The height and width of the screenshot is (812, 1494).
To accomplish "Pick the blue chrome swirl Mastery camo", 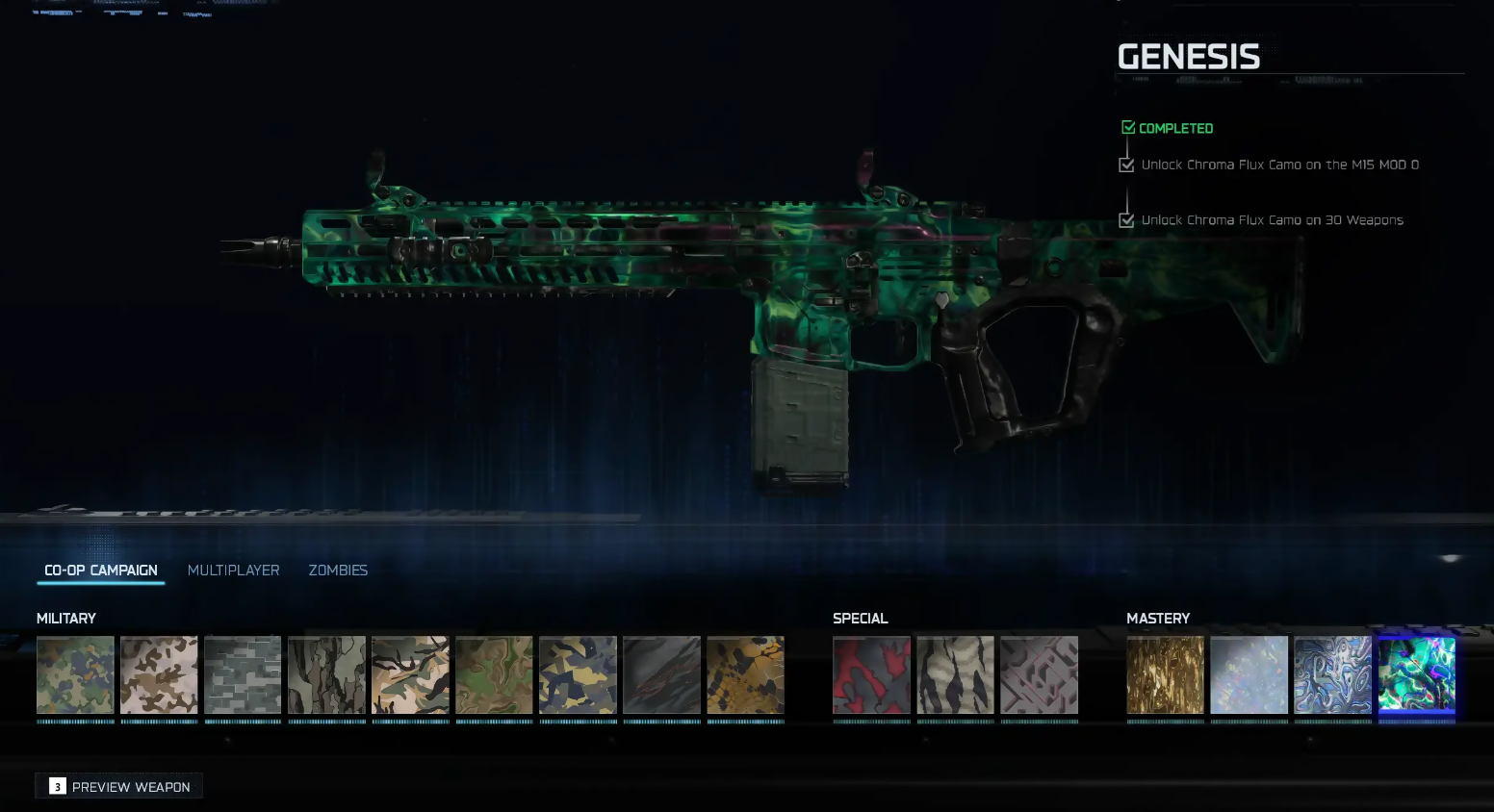I will tap(1332, 674).
